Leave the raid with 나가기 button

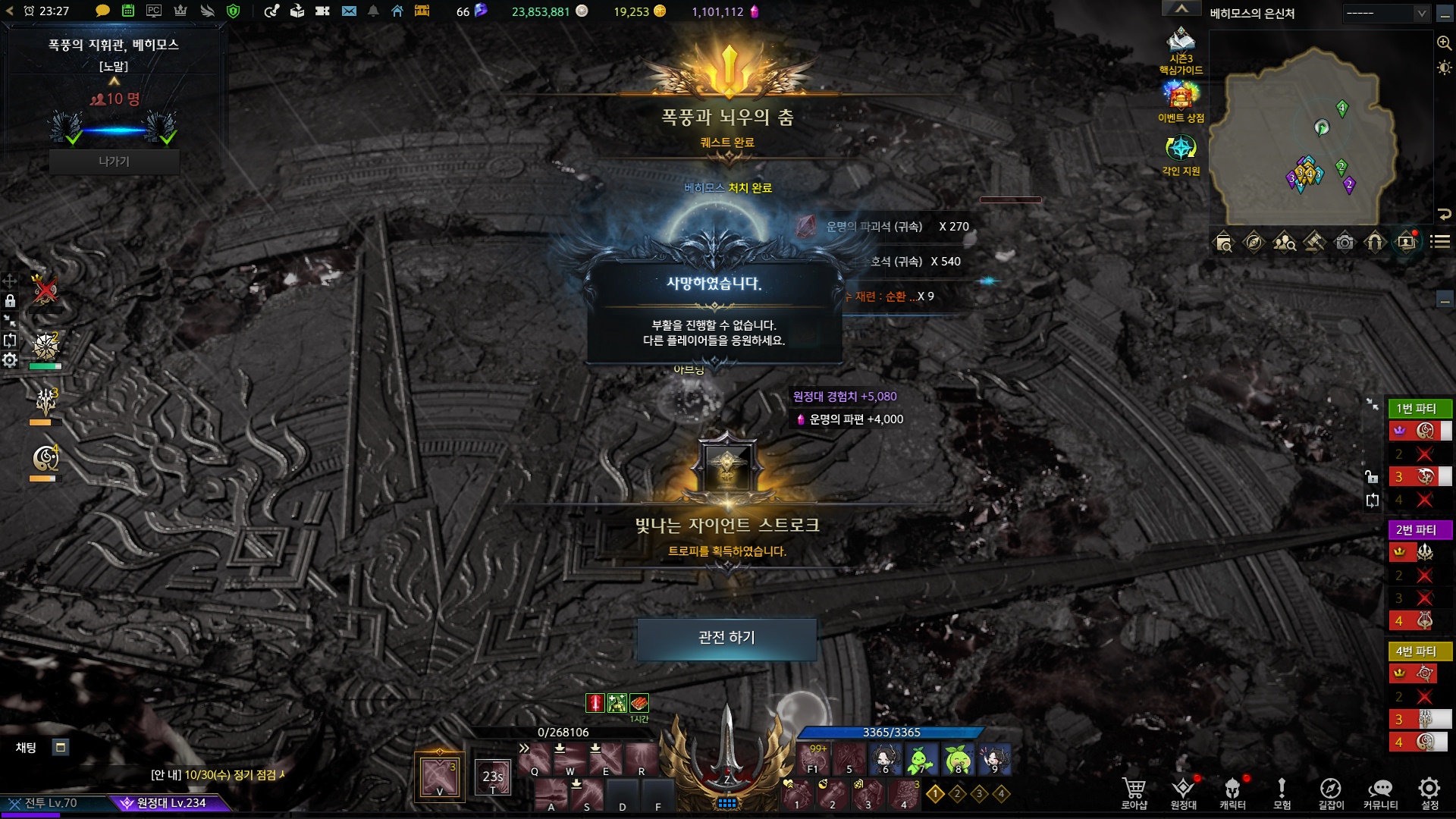pos(114,162)
